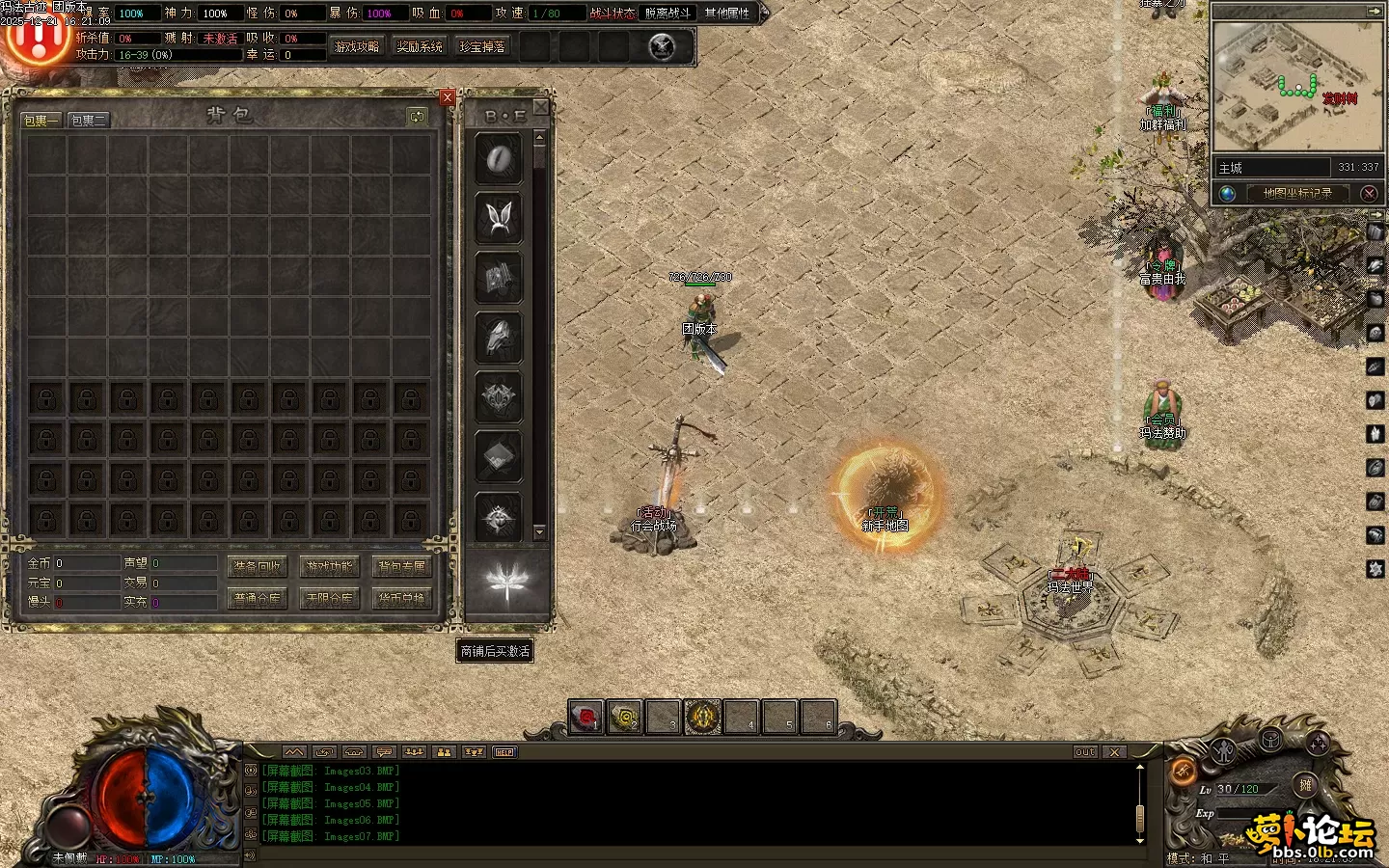Show 其他属性 other attributes

coord(727,14)
